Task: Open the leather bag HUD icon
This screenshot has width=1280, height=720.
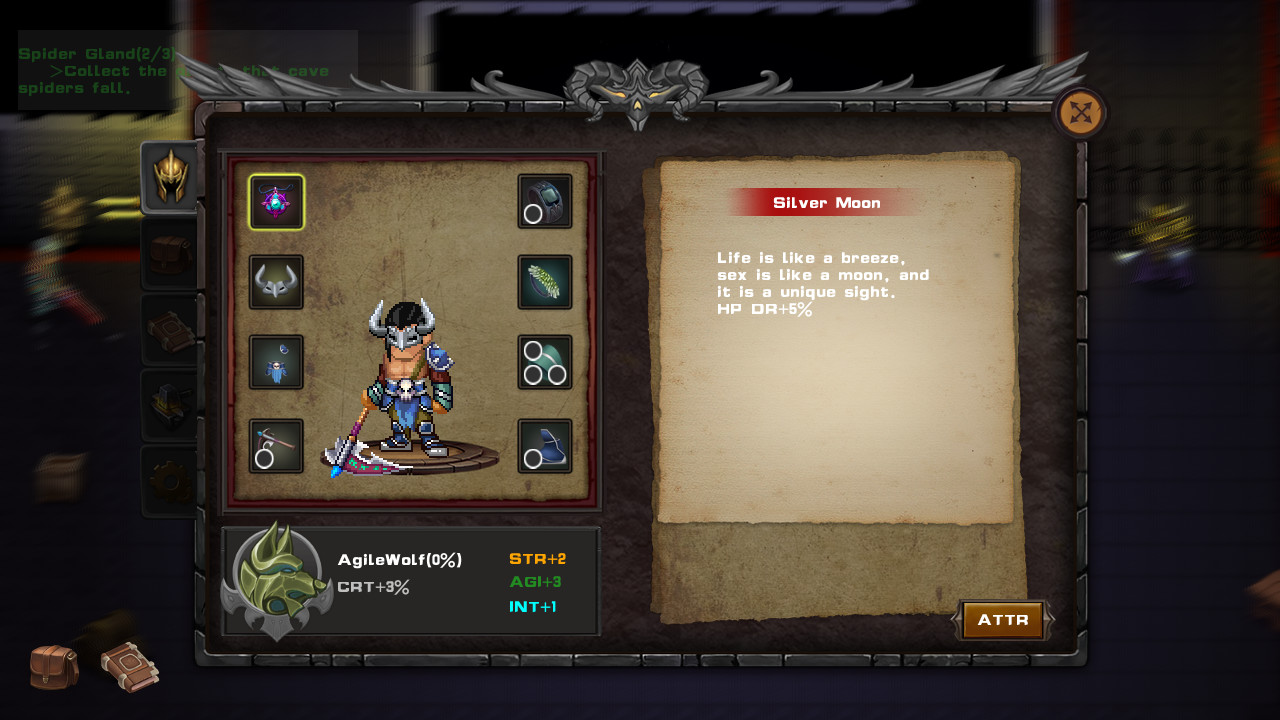Action: (54, 667)
